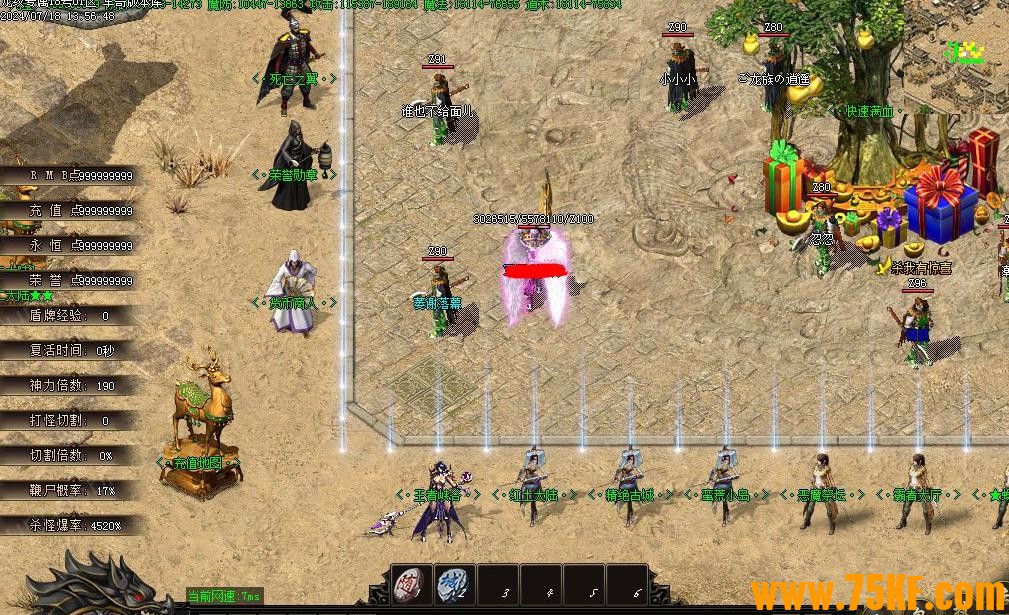This screenshot has height=615, width=1009.
Task: Use the blue stone in hotbar slot 2
Action: tap(454, 584)
